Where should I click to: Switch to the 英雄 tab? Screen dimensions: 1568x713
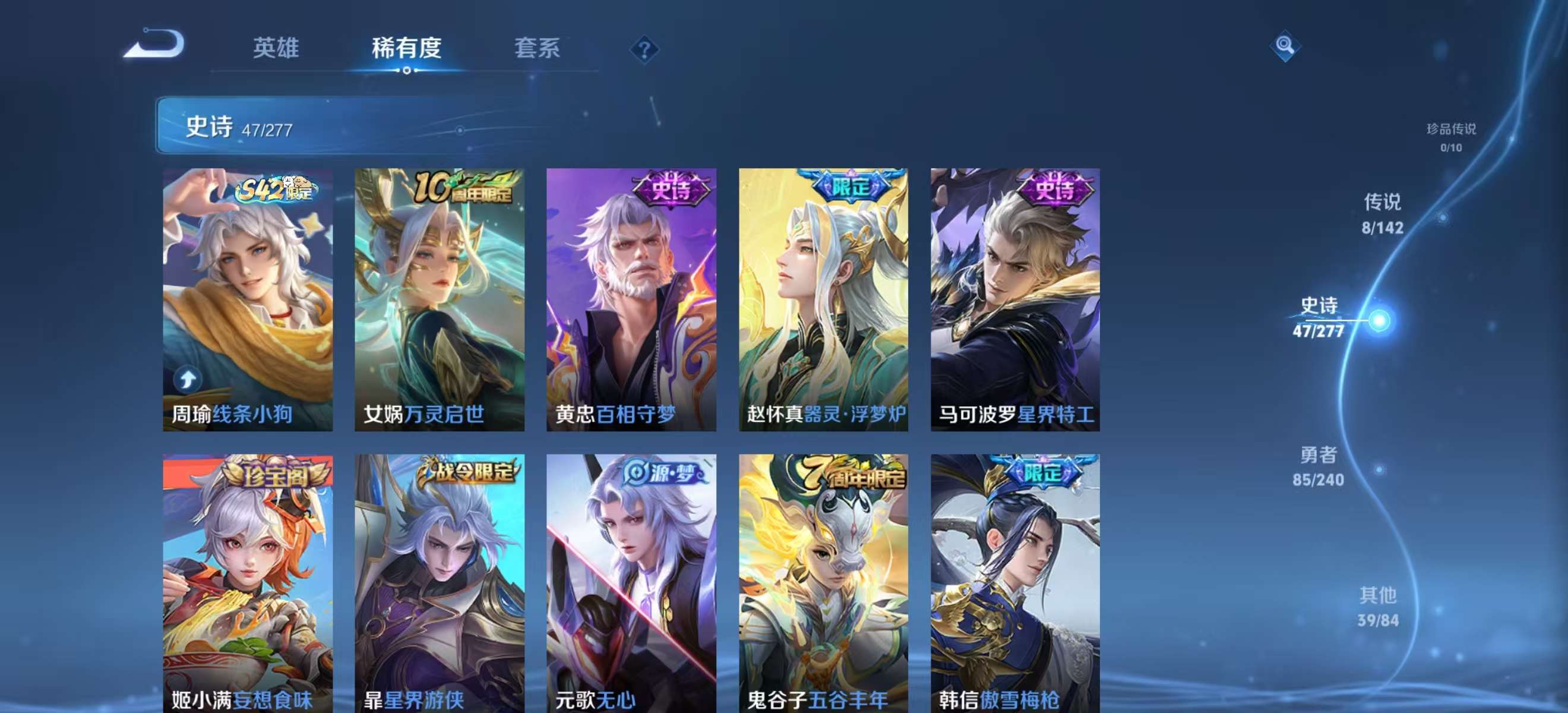click(x=276, y=48)
